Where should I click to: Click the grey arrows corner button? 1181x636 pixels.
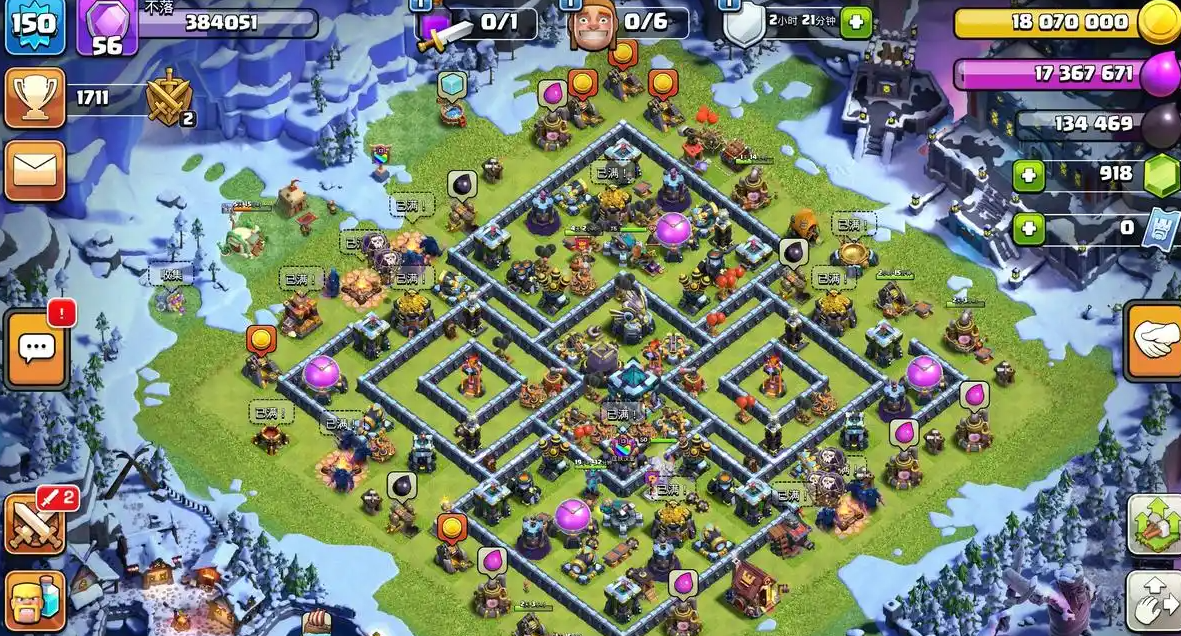(1155, 603)
